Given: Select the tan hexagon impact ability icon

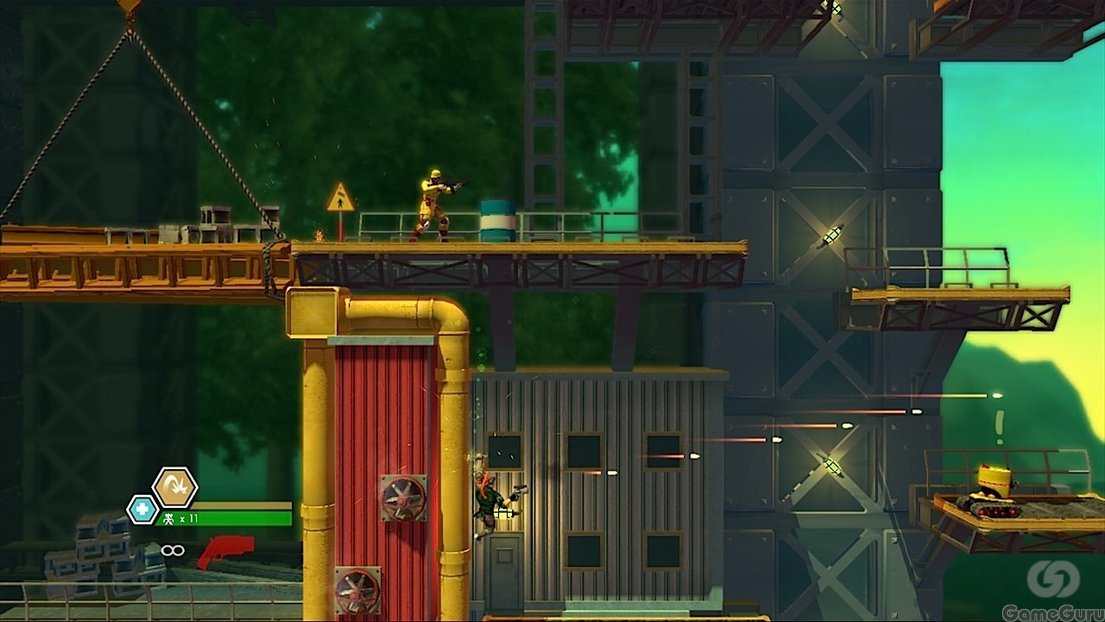Looking at the screenshot, I should pos(175,487).
